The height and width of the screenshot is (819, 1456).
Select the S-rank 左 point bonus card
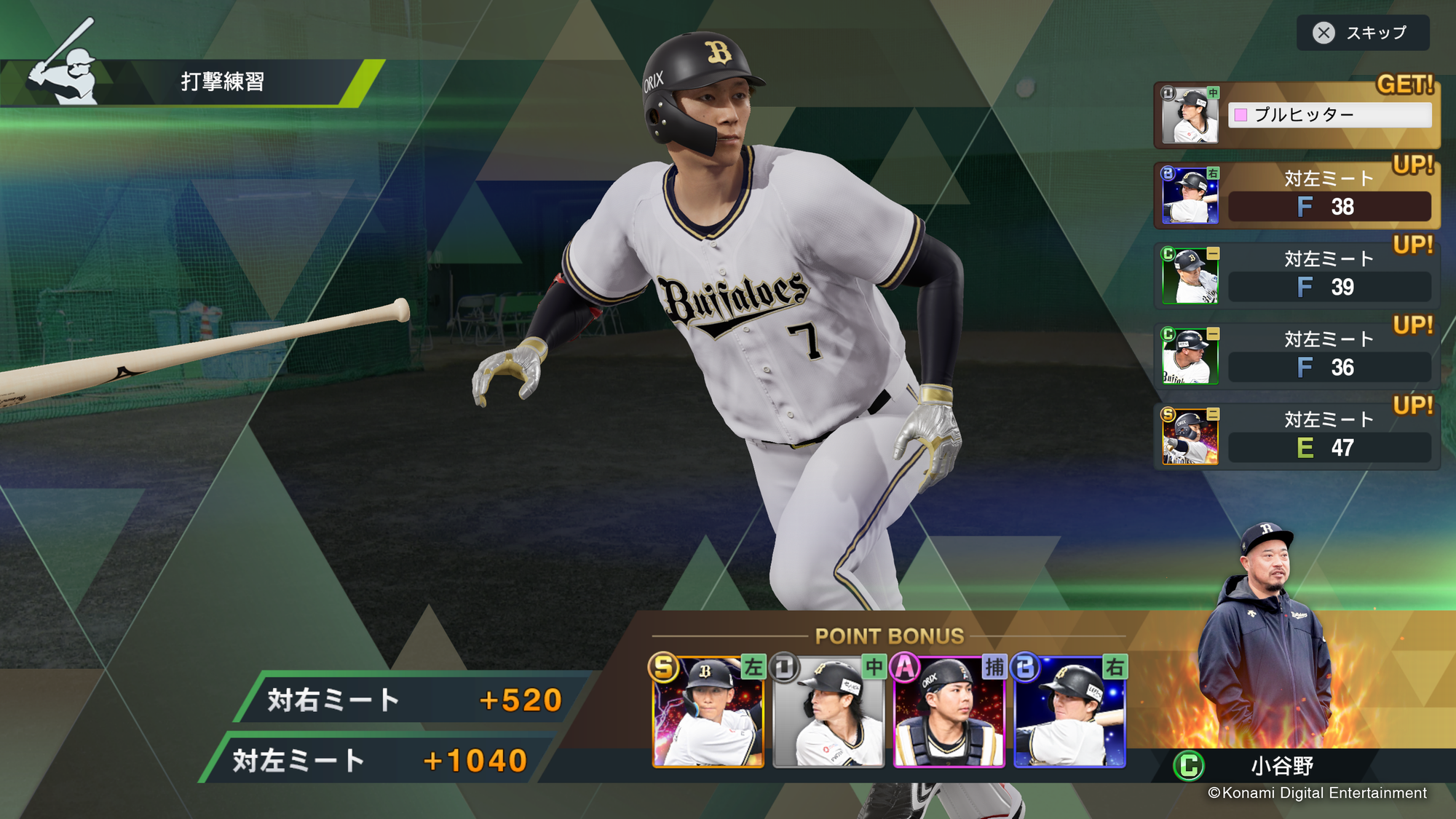(x=708, y=712)
